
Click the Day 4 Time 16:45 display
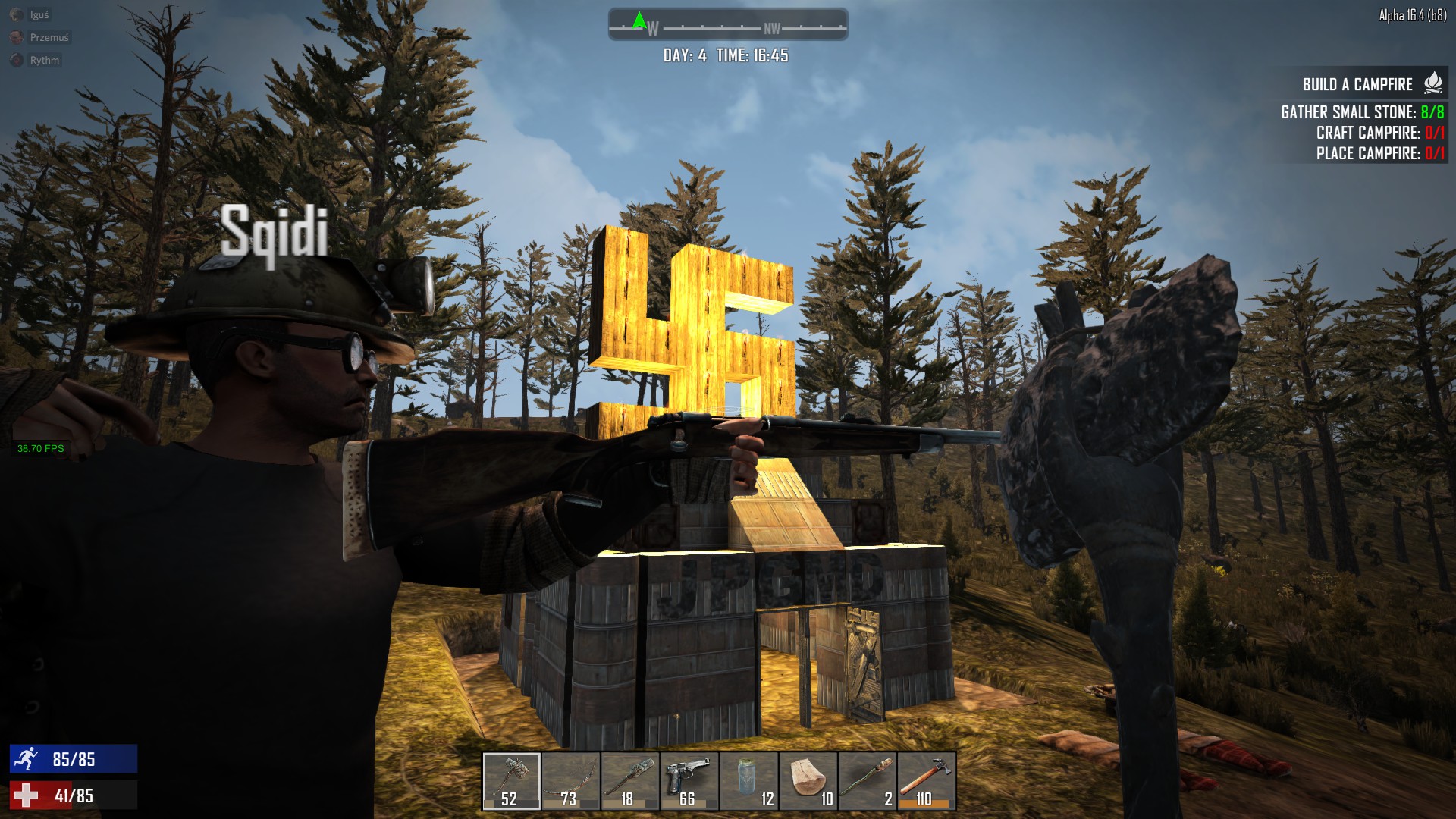[x=726, y=54]
